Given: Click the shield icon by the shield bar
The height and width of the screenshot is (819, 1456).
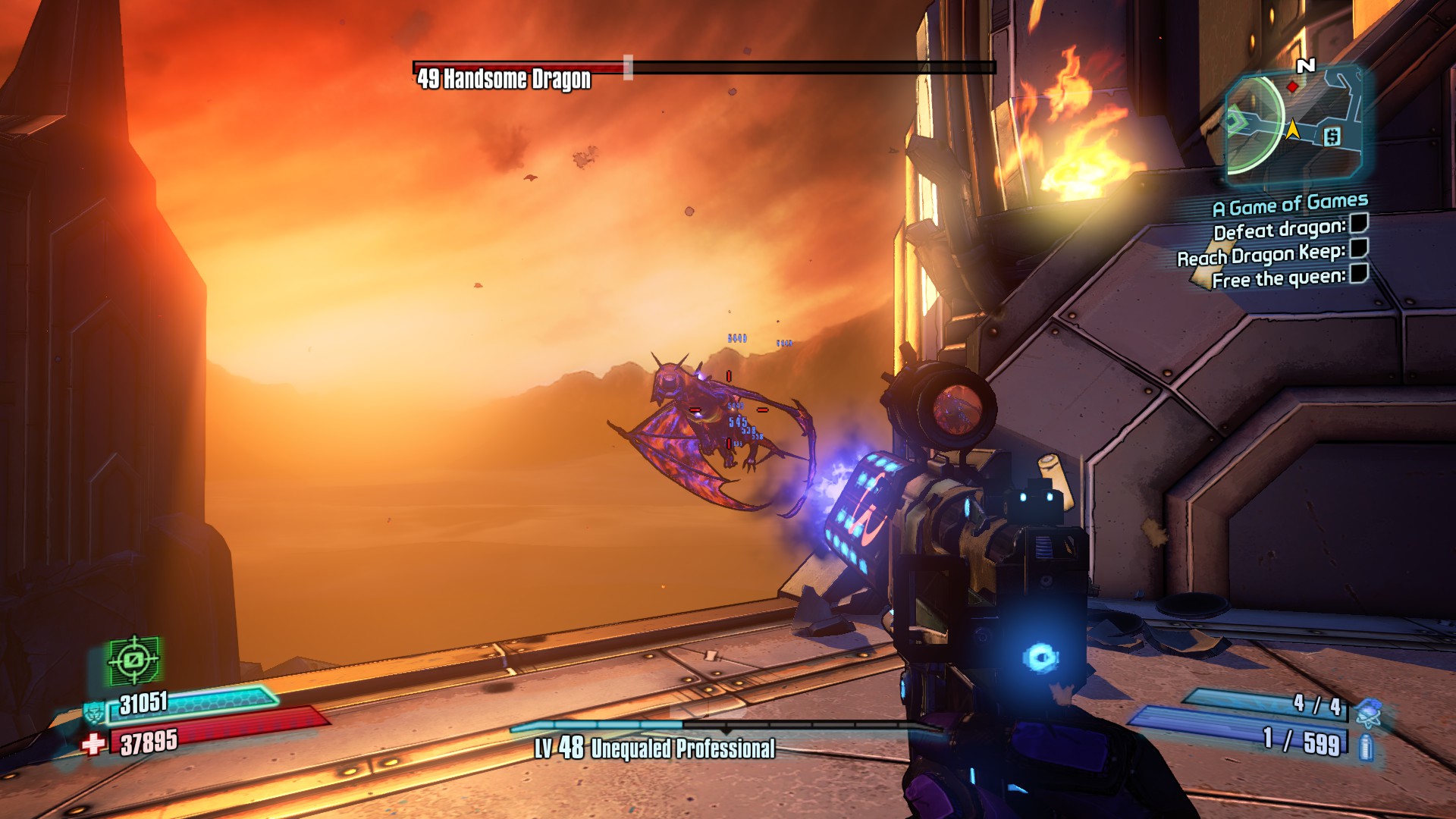Looking at the screenshot, I should click(94, 712).
